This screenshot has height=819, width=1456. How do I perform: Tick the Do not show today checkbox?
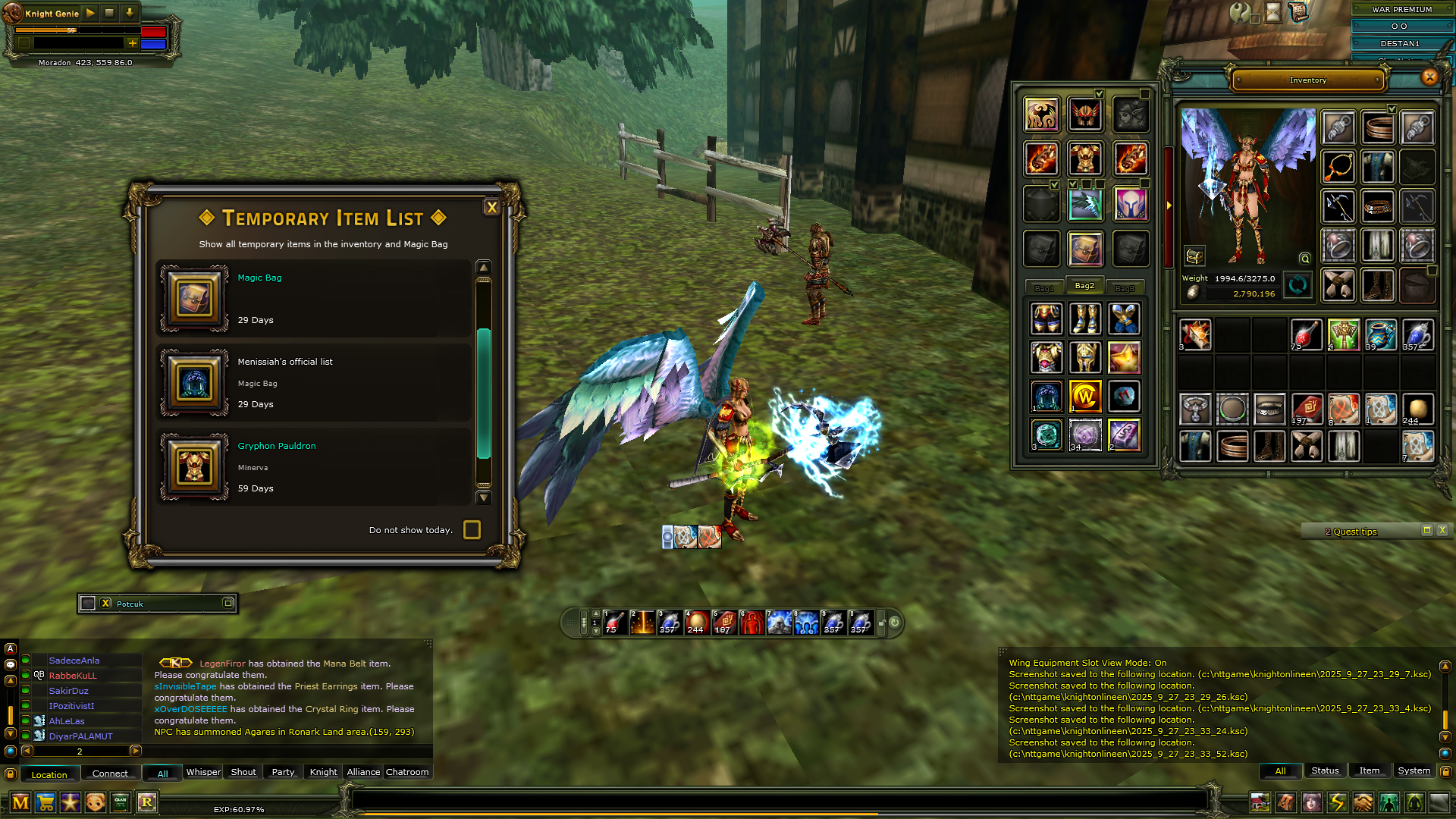tap(472, 530)
